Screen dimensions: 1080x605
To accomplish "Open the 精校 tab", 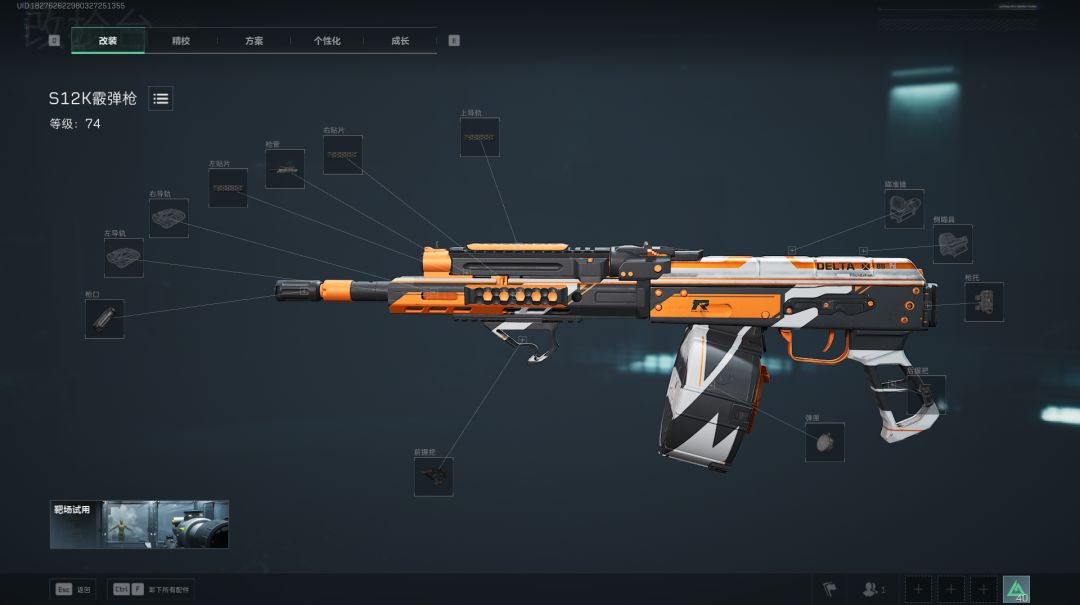I will [x=181, y=41].
